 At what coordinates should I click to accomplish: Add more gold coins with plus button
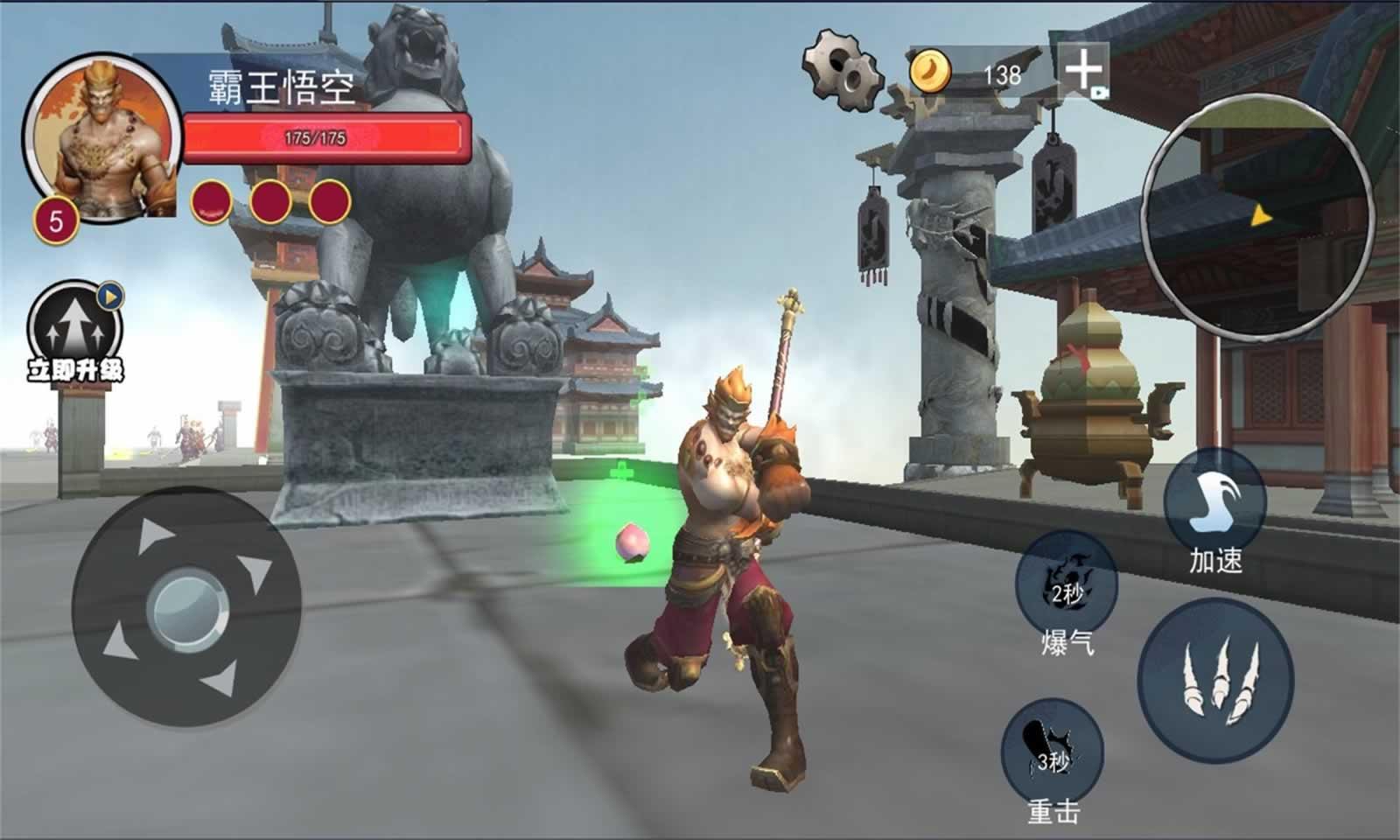tap(1083, 69)
